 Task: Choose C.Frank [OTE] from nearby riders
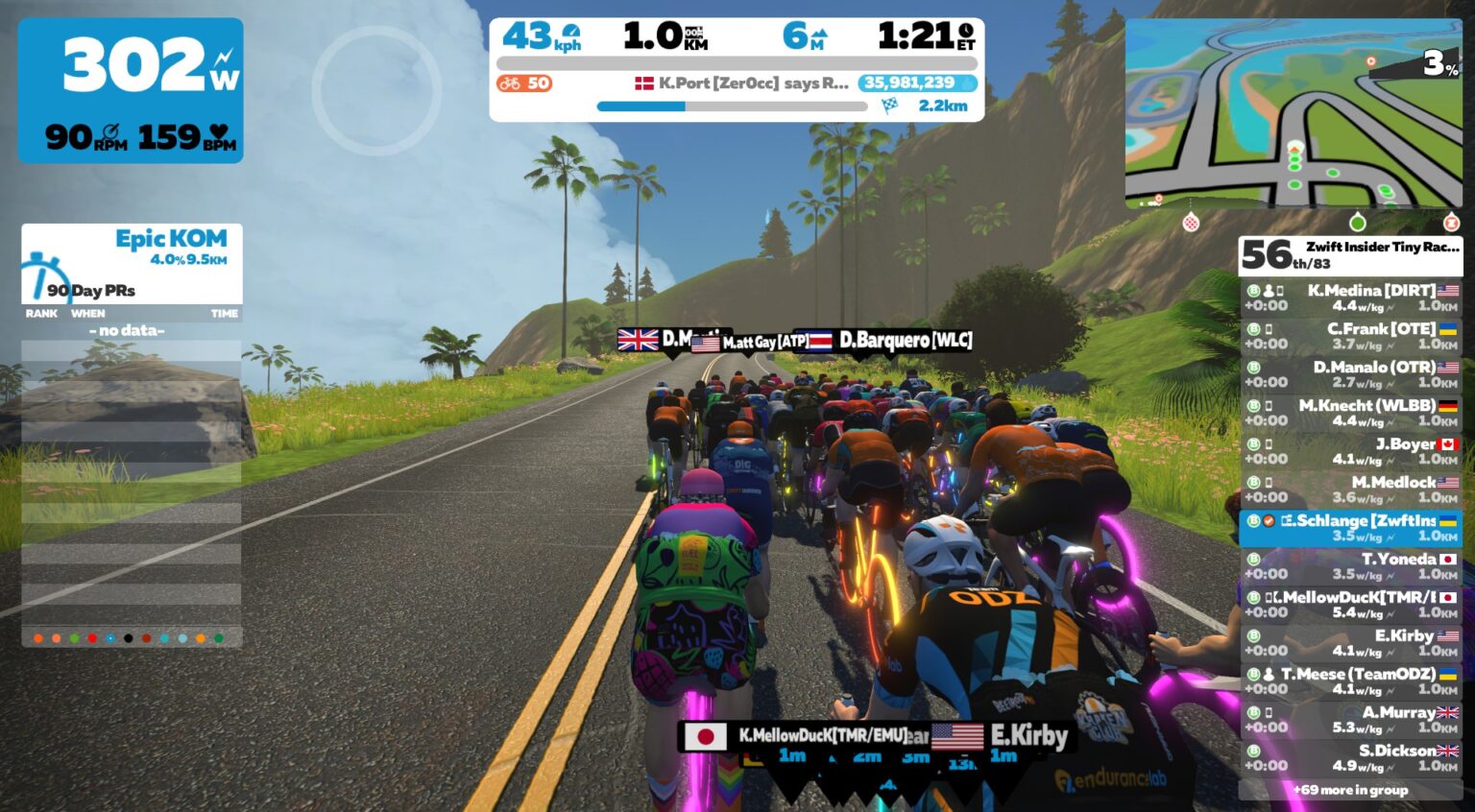[x=1351, y=336]
